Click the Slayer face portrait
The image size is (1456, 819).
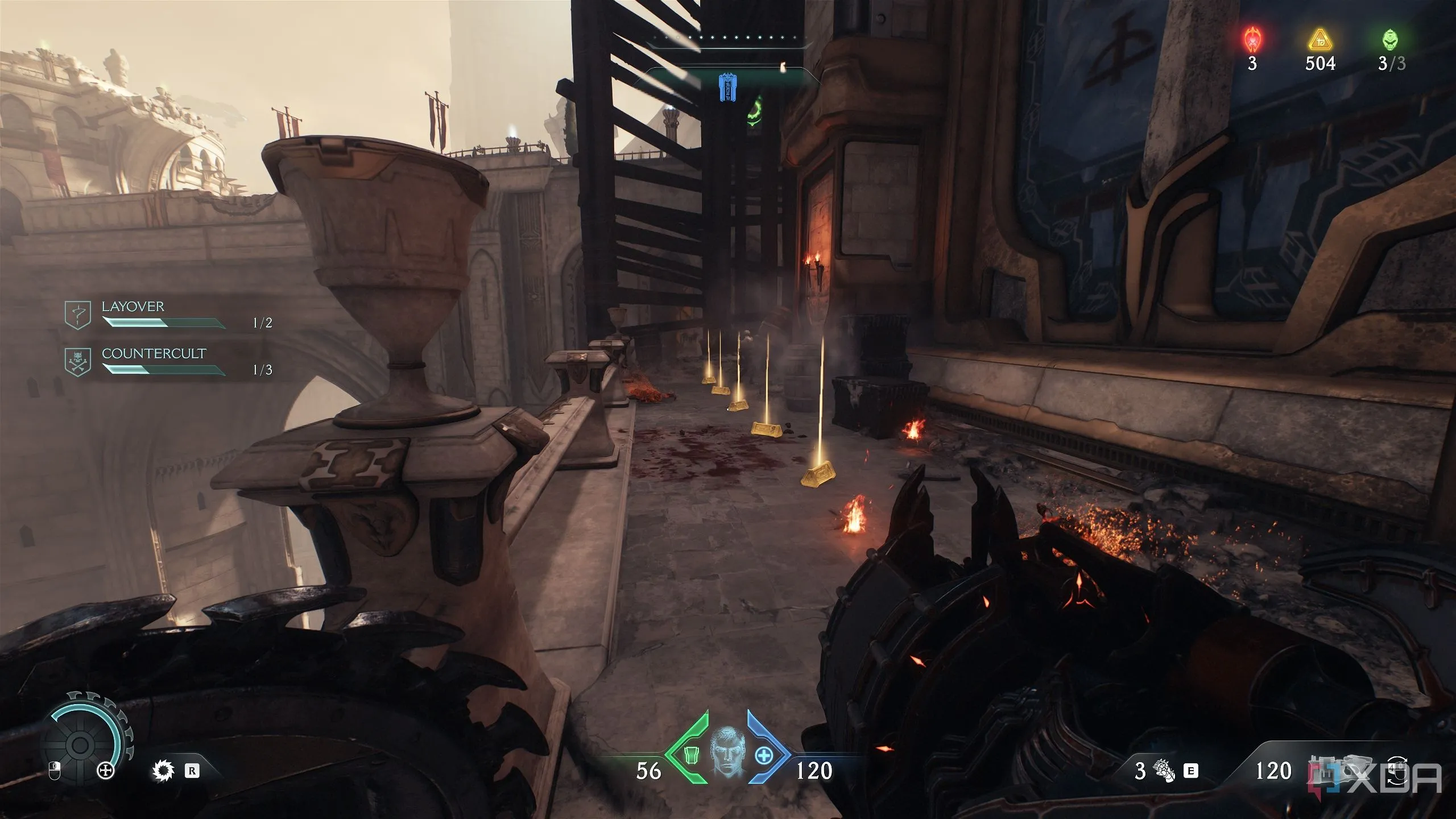coord(727,754)
